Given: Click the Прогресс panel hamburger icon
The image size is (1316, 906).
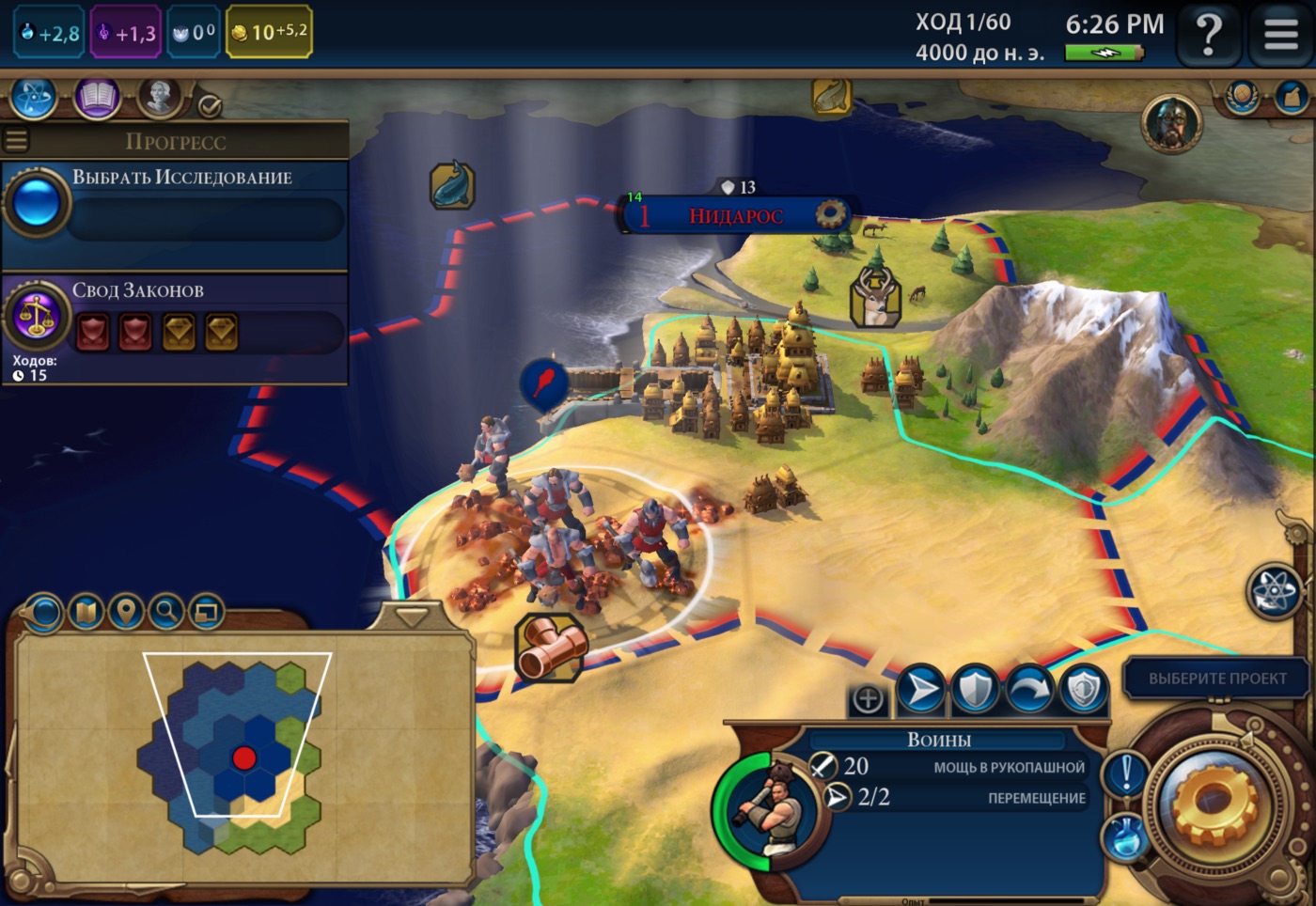Looking at the screenshot, I should click(16, 141).
